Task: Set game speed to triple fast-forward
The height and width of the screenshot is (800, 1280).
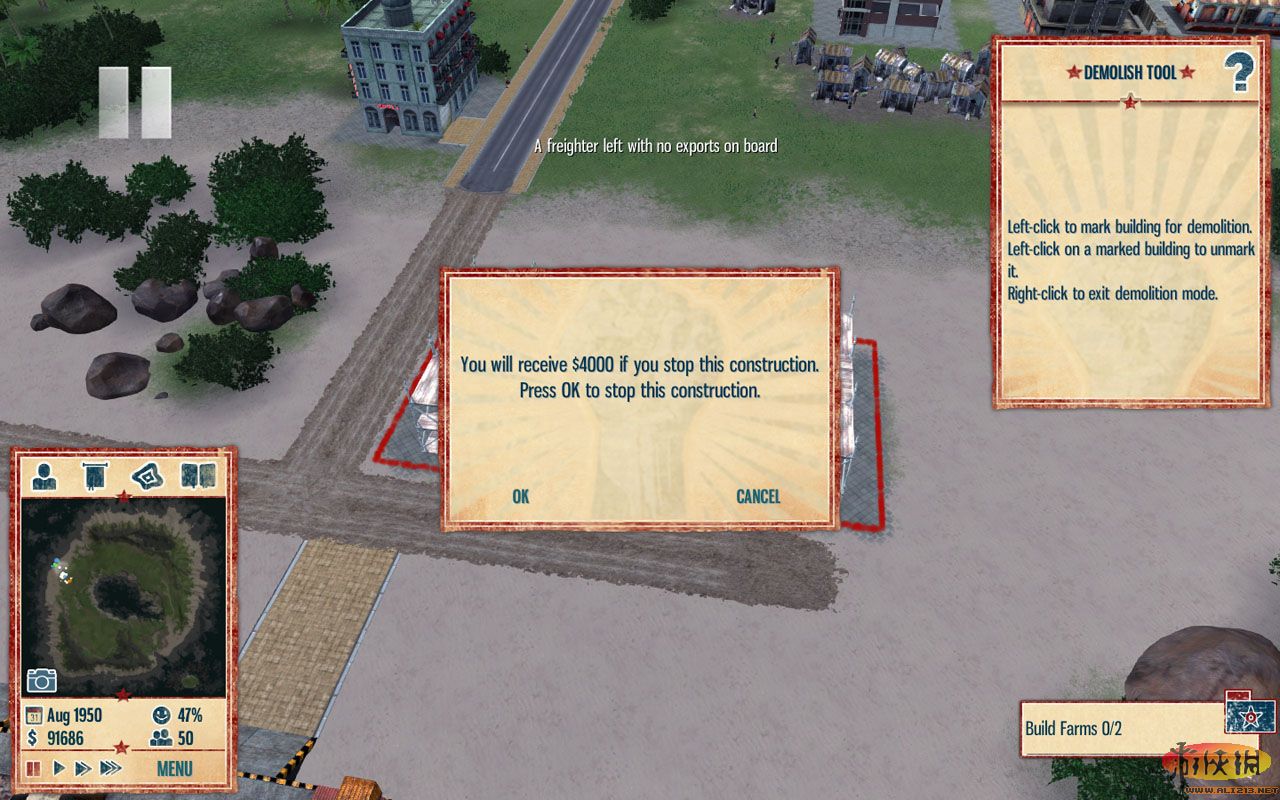Action: click(111, 769)
